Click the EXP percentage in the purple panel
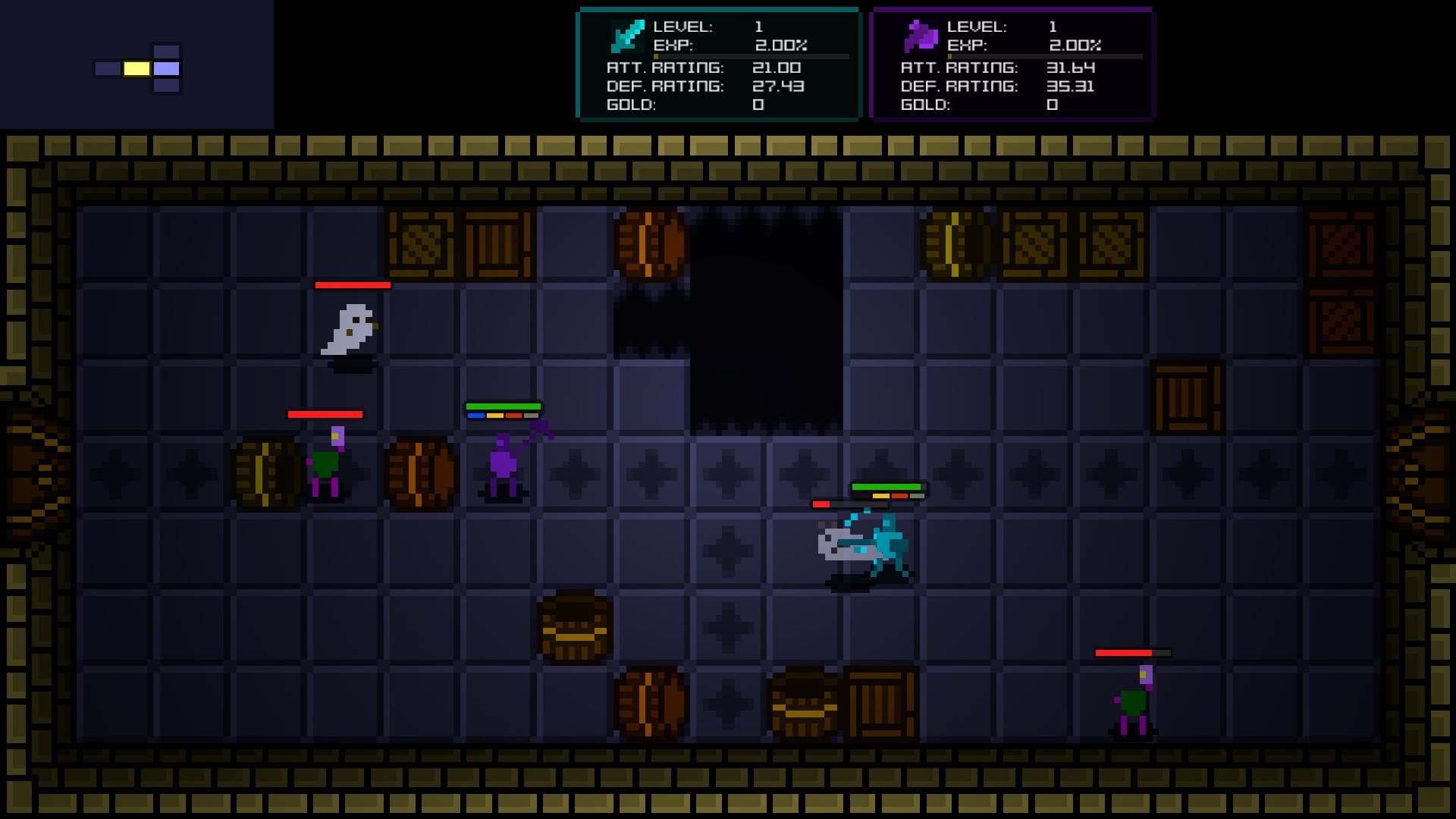This screenshot has width=1456, height=819. point(1075,45)
